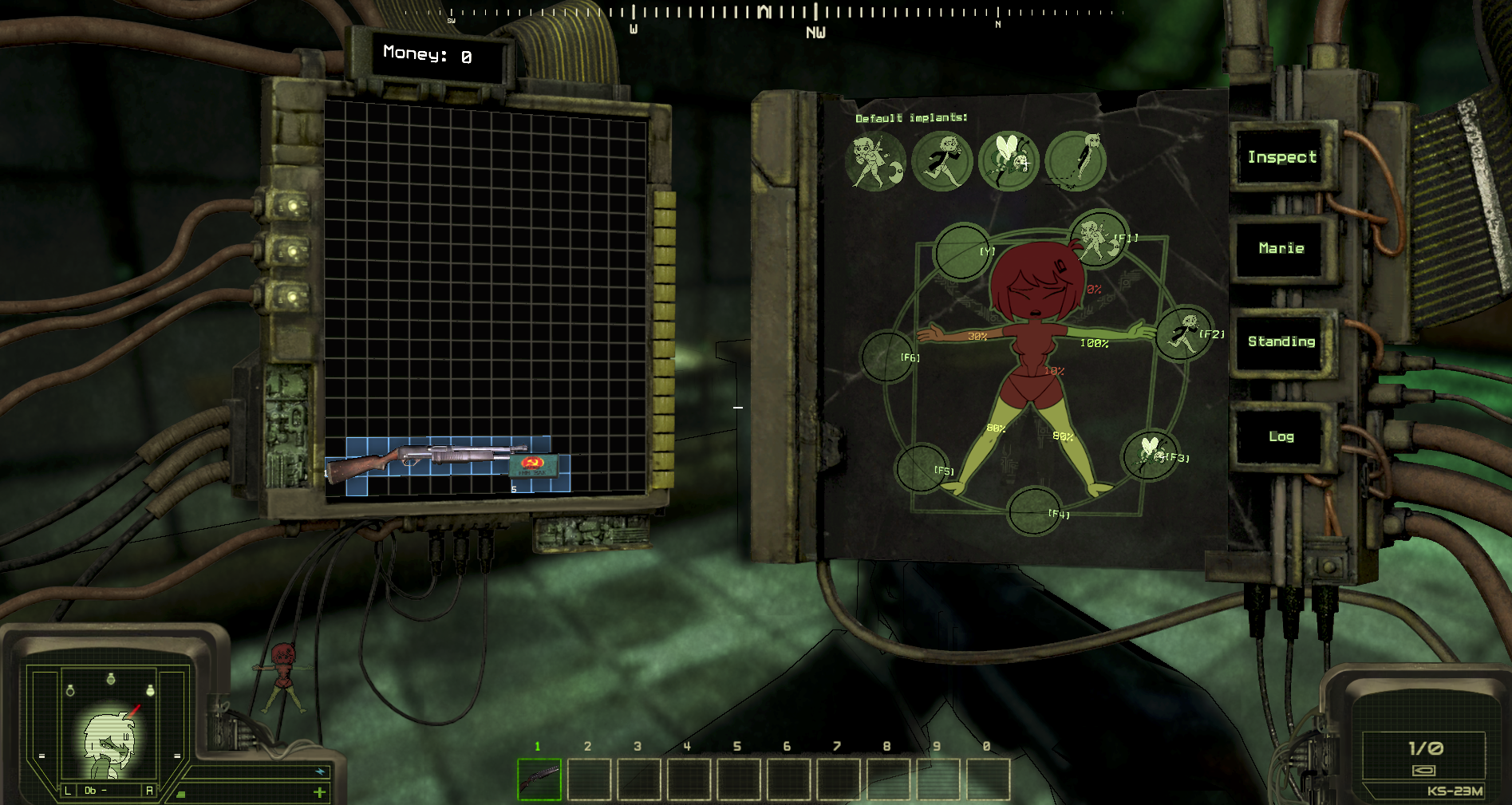
Task: Select the empty F5 implant slot
Action: [922, 468]
